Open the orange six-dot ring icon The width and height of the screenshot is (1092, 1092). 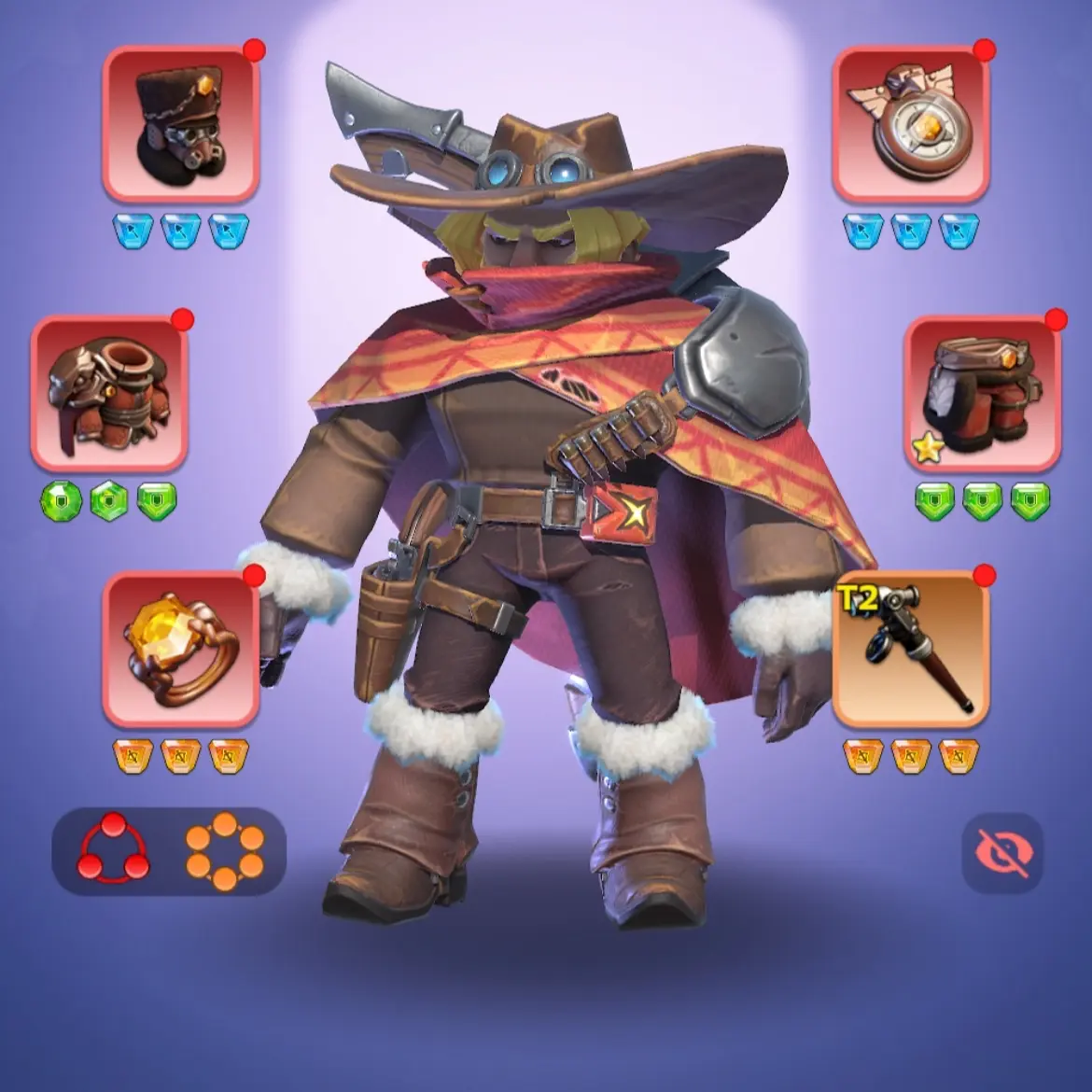tap(225, 850)
